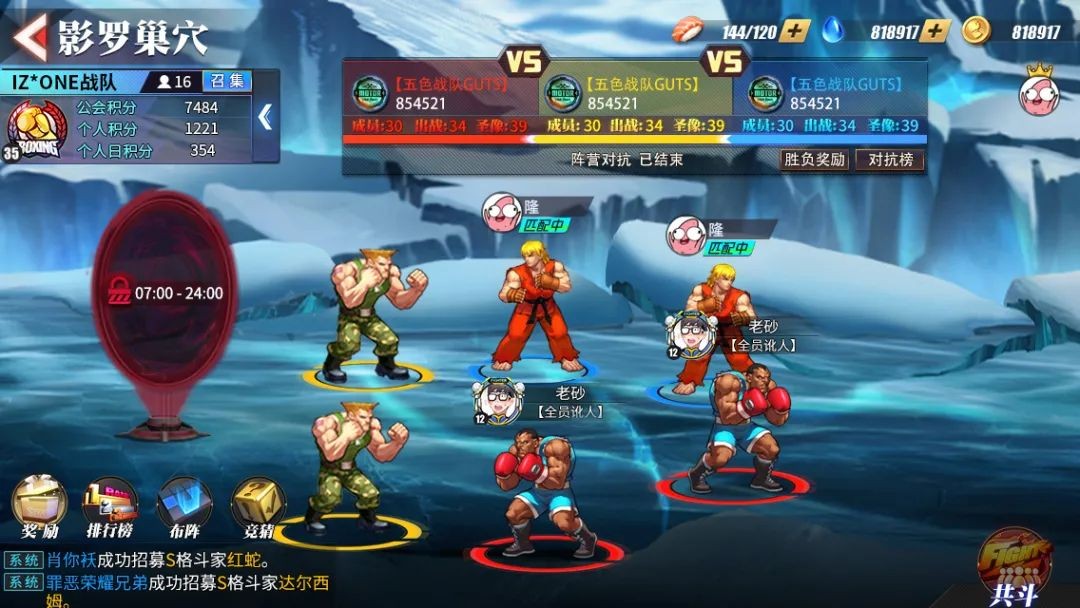Add more blue diamonds with plus
The height and width of the screenshot is (608, 1080).
pos(934,31)
